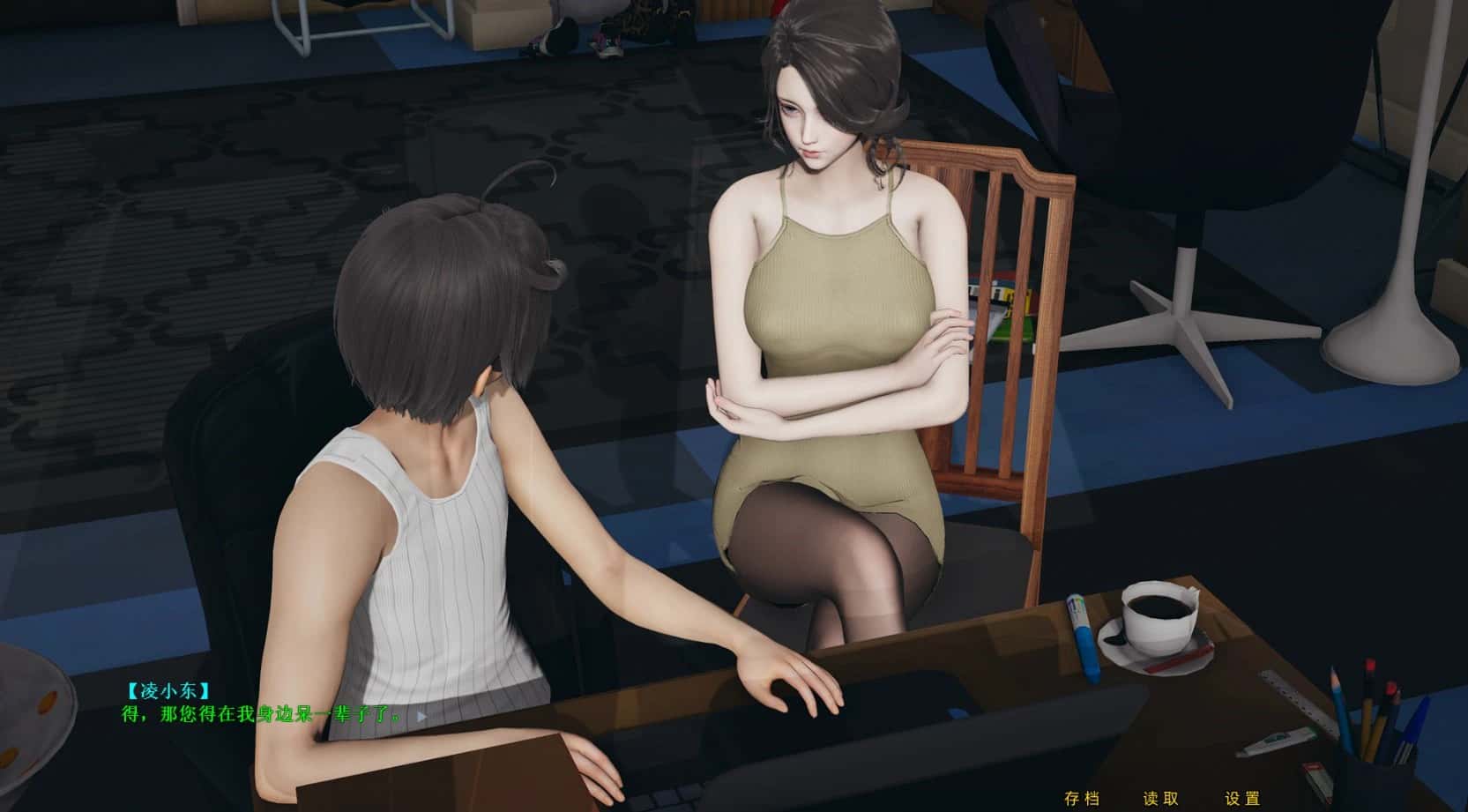Click the quick menu bar at bottom right
The height and width of the screenshot is (812, 1468).
(x=1162, y=796)
